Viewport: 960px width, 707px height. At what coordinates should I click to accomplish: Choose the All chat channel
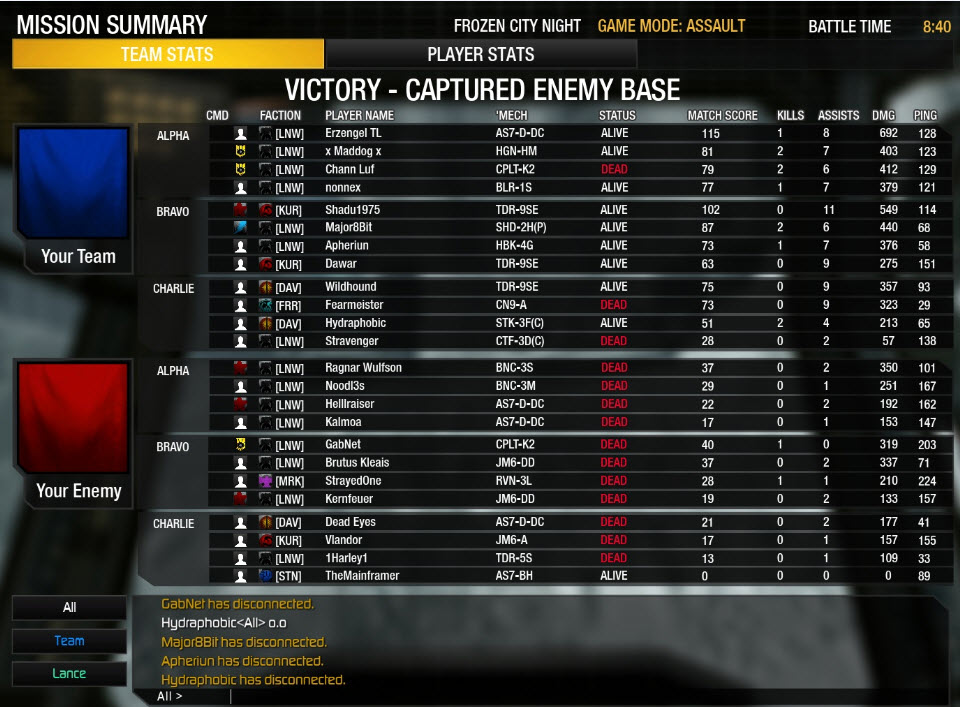(69, 607)
